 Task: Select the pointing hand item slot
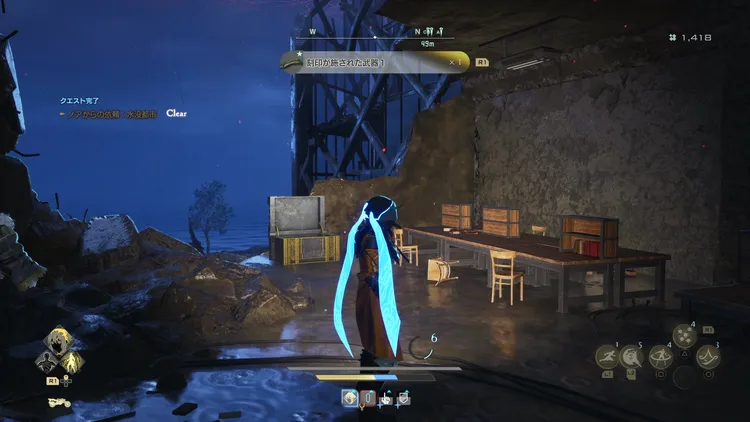[x=385, y=398]
